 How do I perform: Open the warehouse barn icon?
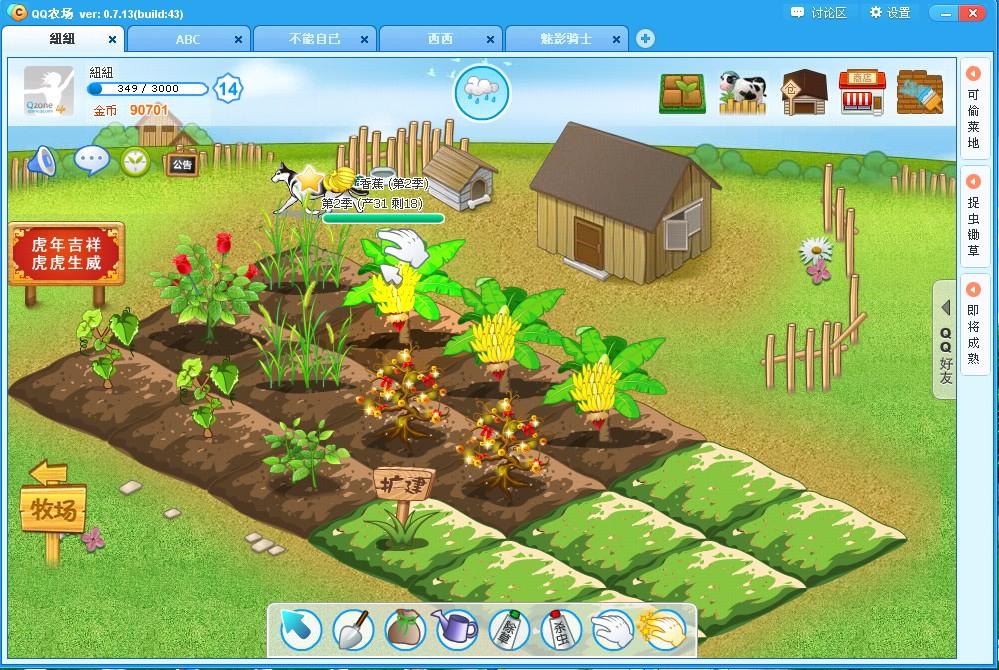803,92
